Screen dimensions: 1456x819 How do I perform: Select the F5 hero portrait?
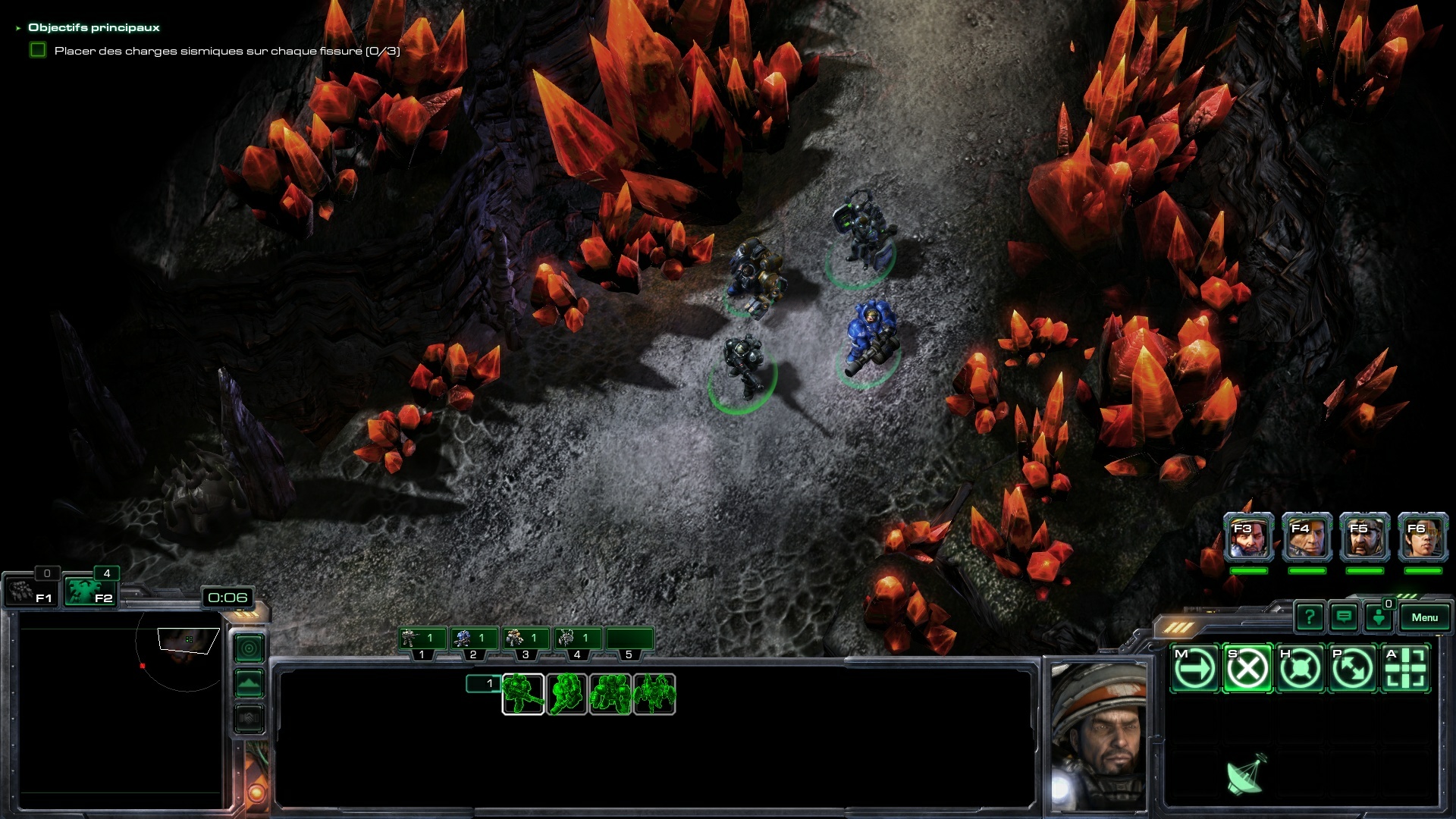click(1365, 538)
